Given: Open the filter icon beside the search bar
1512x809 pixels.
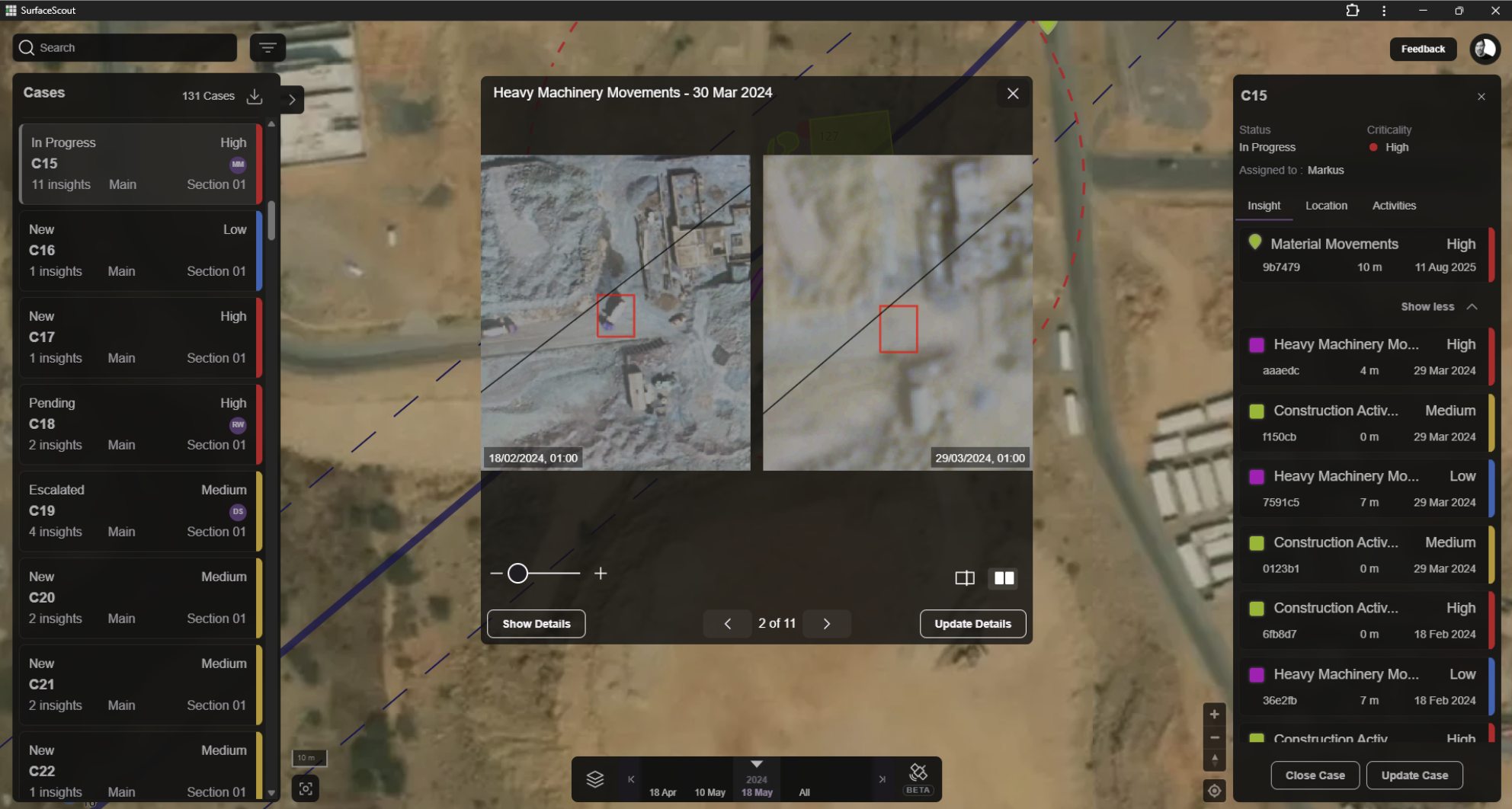Looking at the screenshot, I should tap(267, 47).
